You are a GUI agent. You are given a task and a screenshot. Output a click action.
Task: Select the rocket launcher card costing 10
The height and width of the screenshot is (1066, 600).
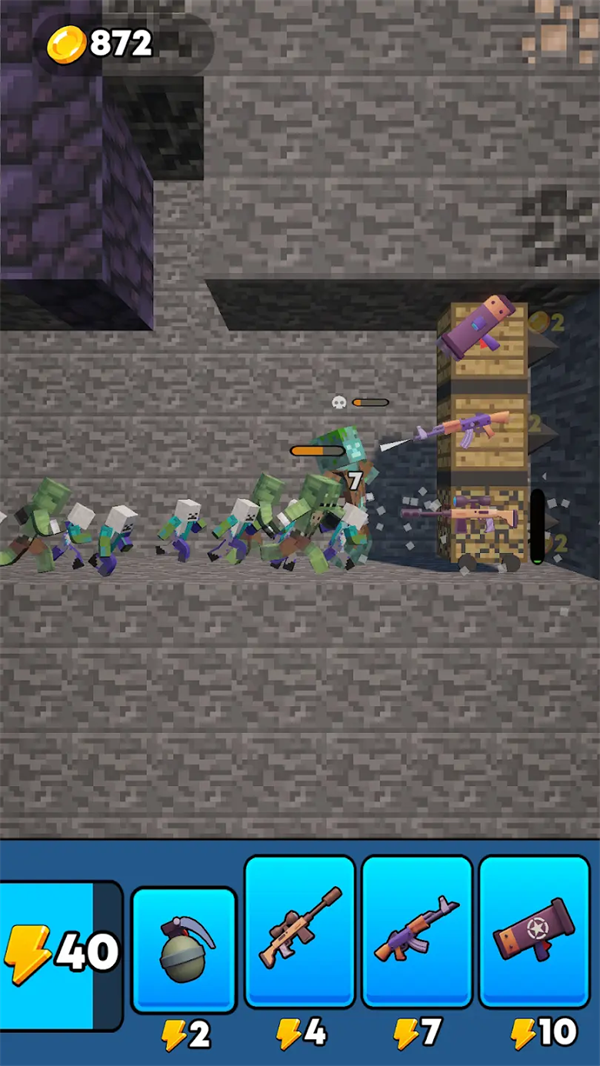pyautogui.click(x=534, y=932)
